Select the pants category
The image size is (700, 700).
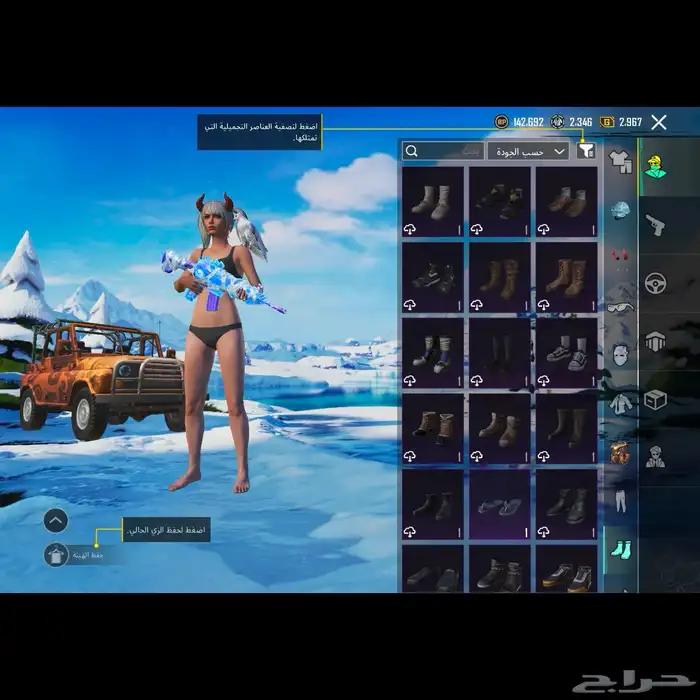[620, 497]
